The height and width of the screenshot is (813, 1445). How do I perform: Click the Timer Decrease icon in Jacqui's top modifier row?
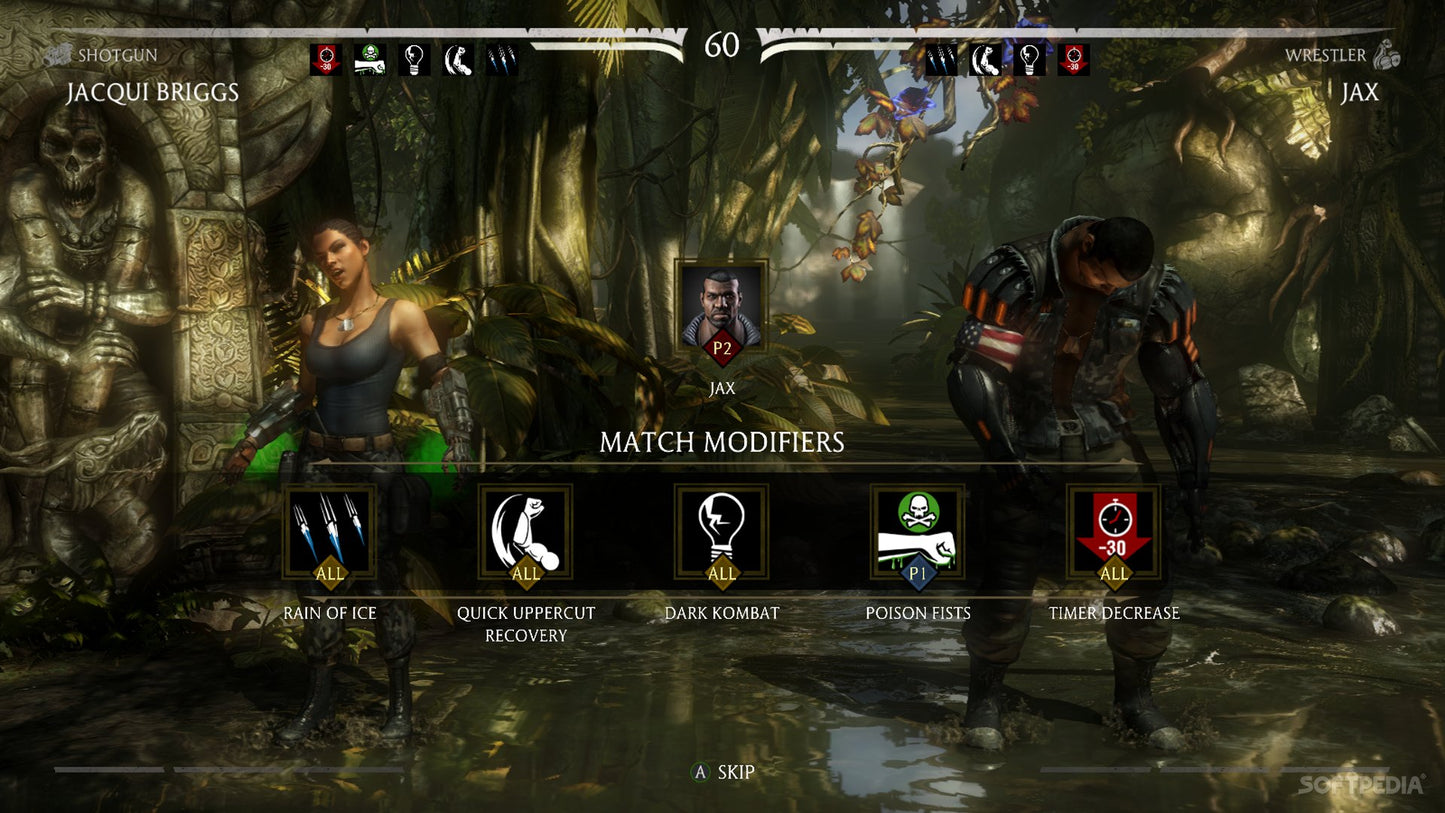326,58
